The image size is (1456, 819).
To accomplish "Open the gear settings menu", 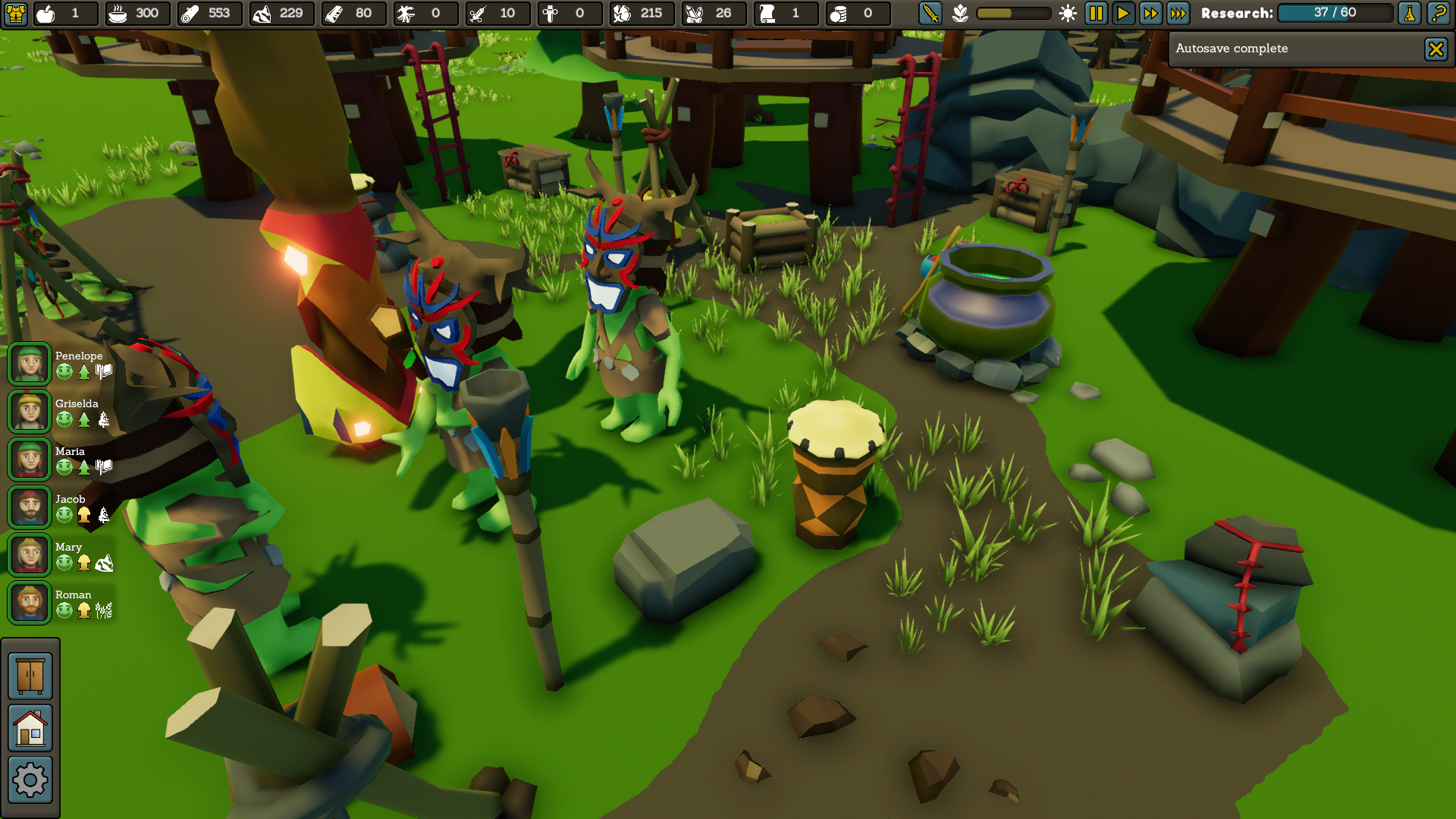I will (30, 780).
